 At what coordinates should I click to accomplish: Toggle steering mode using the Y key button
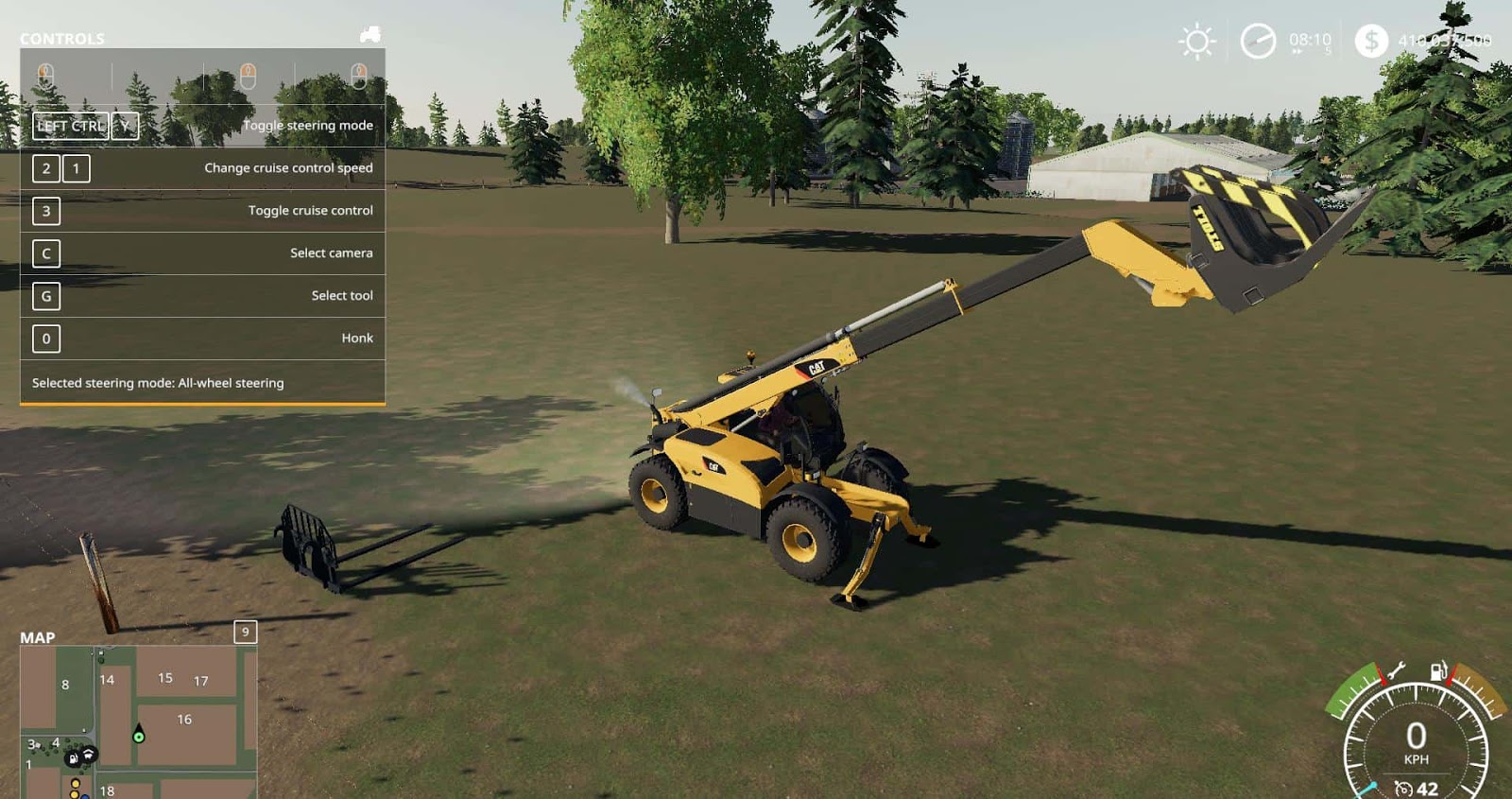(x=127, y=125)
